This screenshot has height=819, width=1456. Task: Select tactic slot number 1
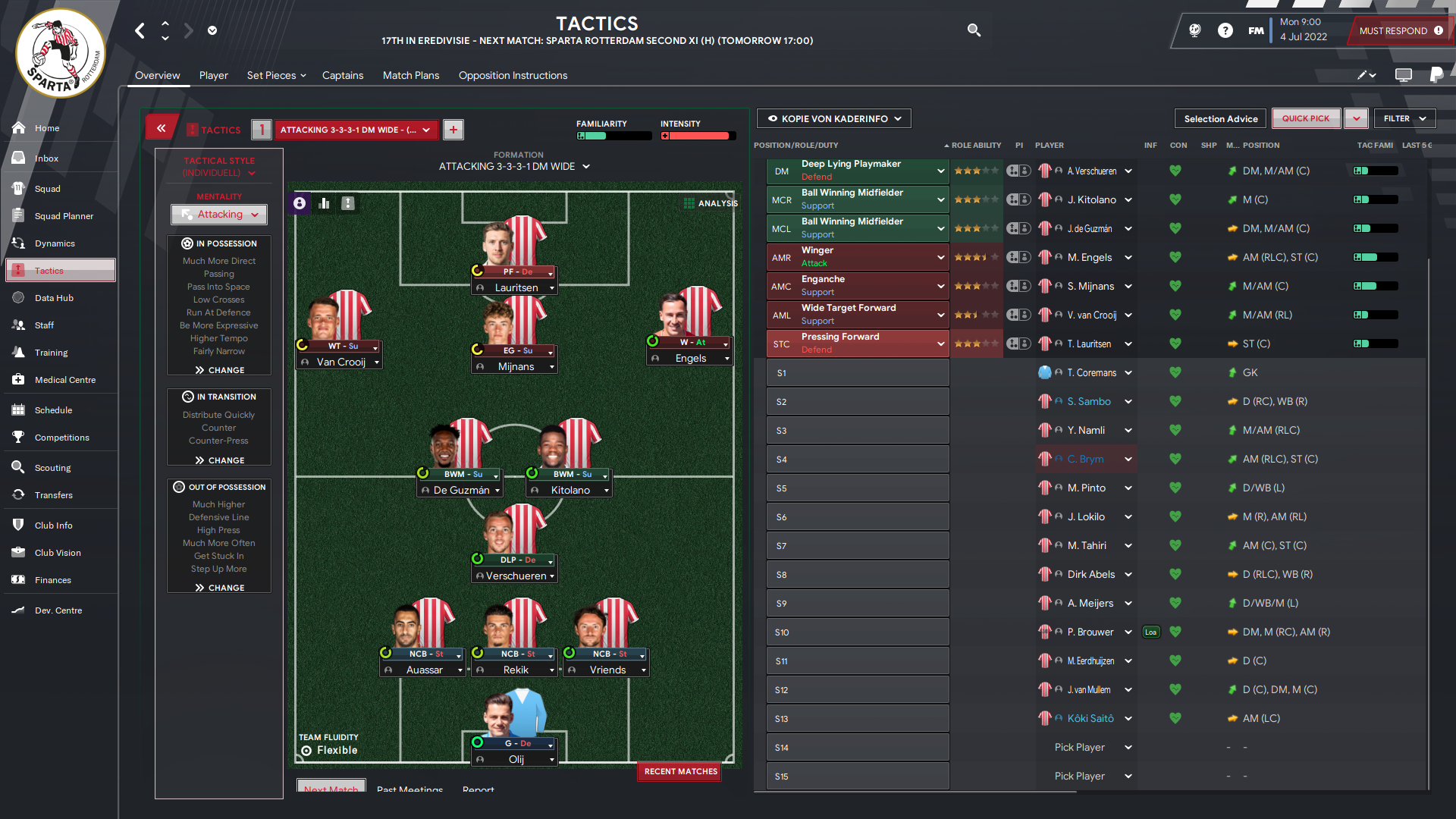point(261,130)
